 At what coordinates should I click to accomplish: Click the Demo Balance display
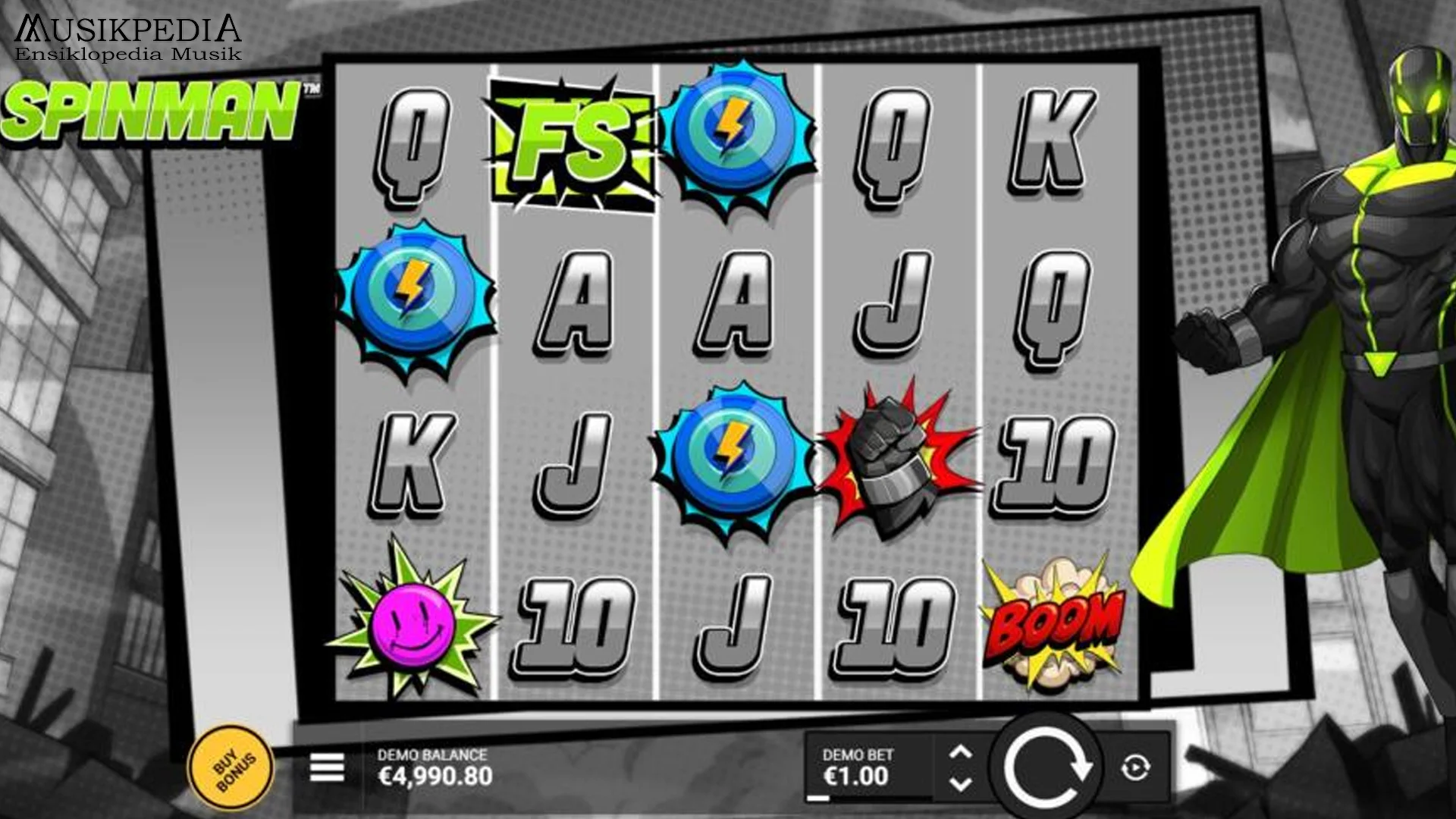click(436, 766)
